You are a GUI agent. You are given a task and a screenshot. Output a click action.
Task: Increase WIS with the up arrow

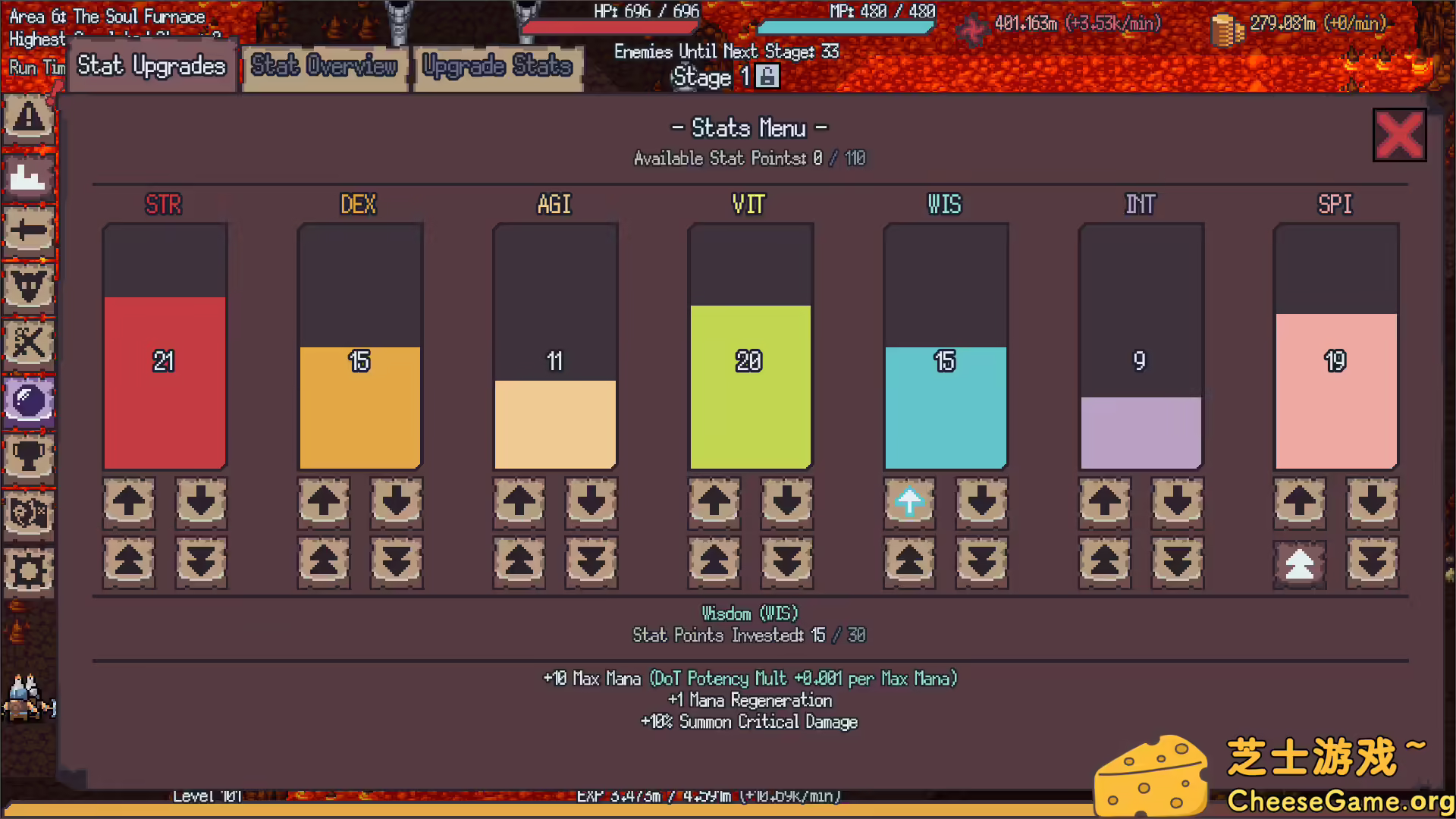909,501
